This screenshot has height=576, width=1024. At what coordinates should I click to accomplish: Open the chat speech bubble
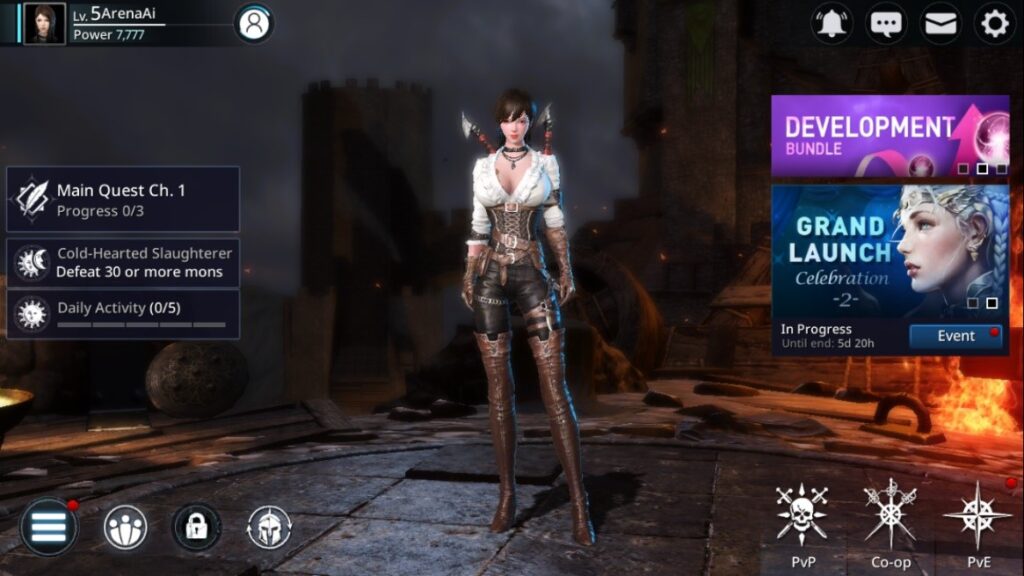coord(886,24)
